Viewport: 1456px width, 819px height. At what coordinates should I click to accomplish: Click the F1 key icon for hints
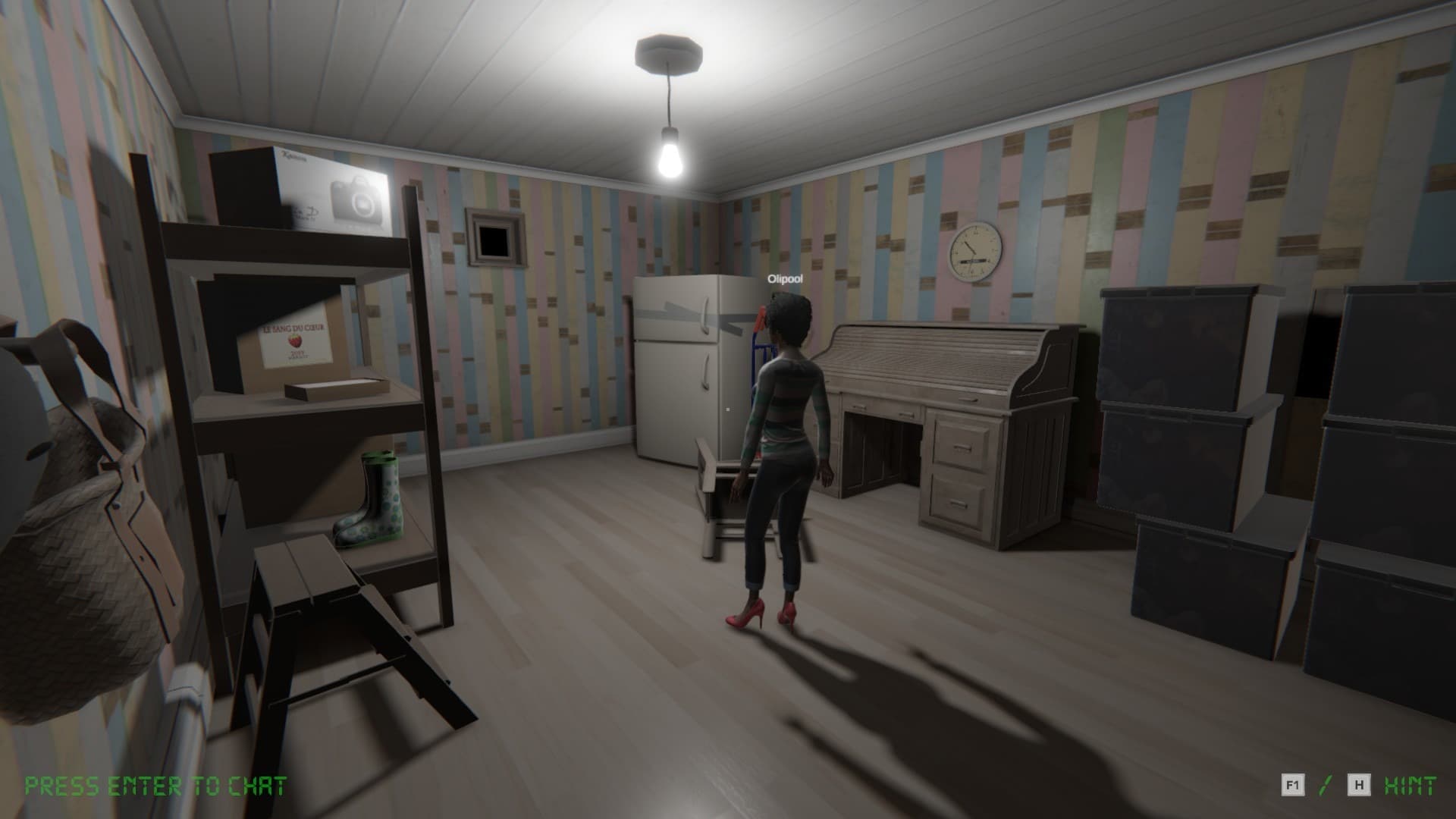click(x=1294, y=785)
